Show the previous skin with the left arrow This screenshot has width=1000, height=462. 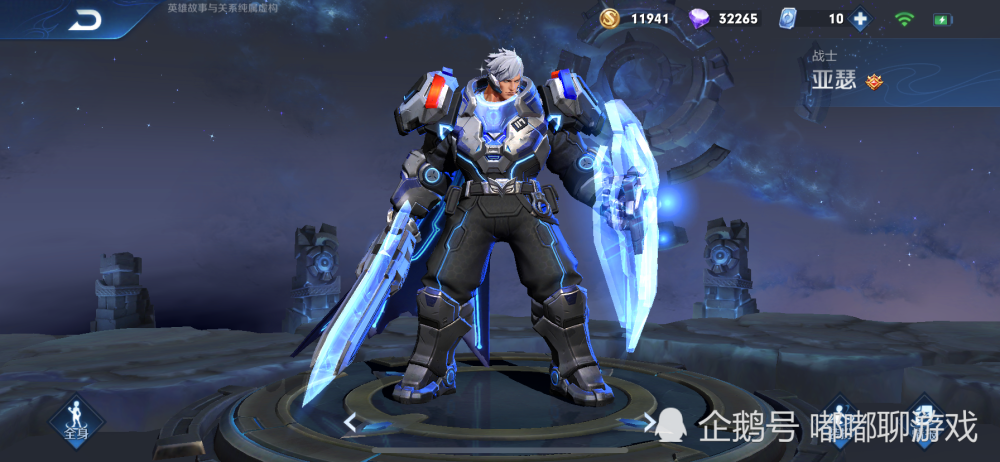pos(350,422)
